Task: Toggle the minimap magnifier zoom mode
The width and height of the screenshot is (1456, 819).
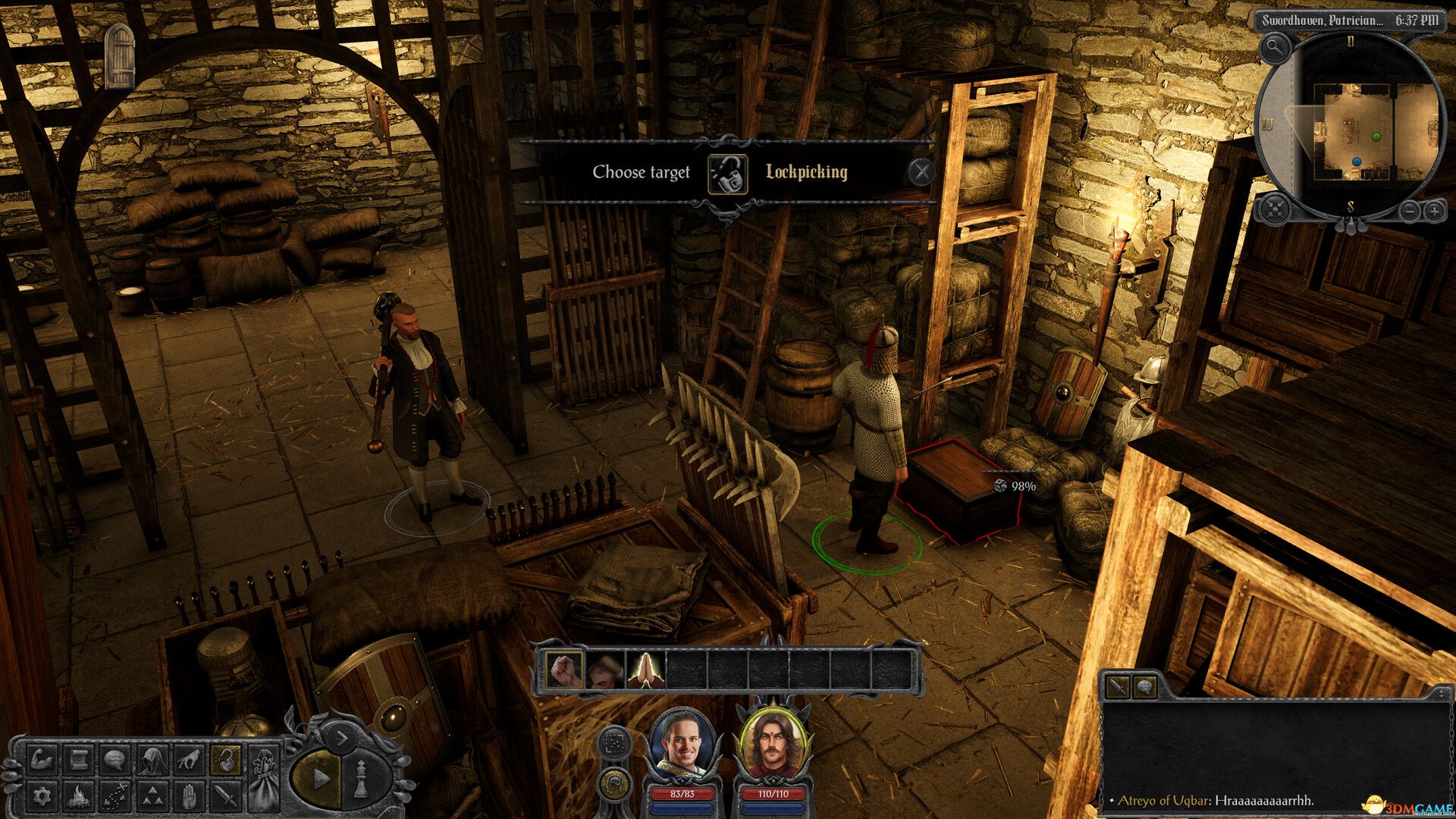Action: (1276, 47)
